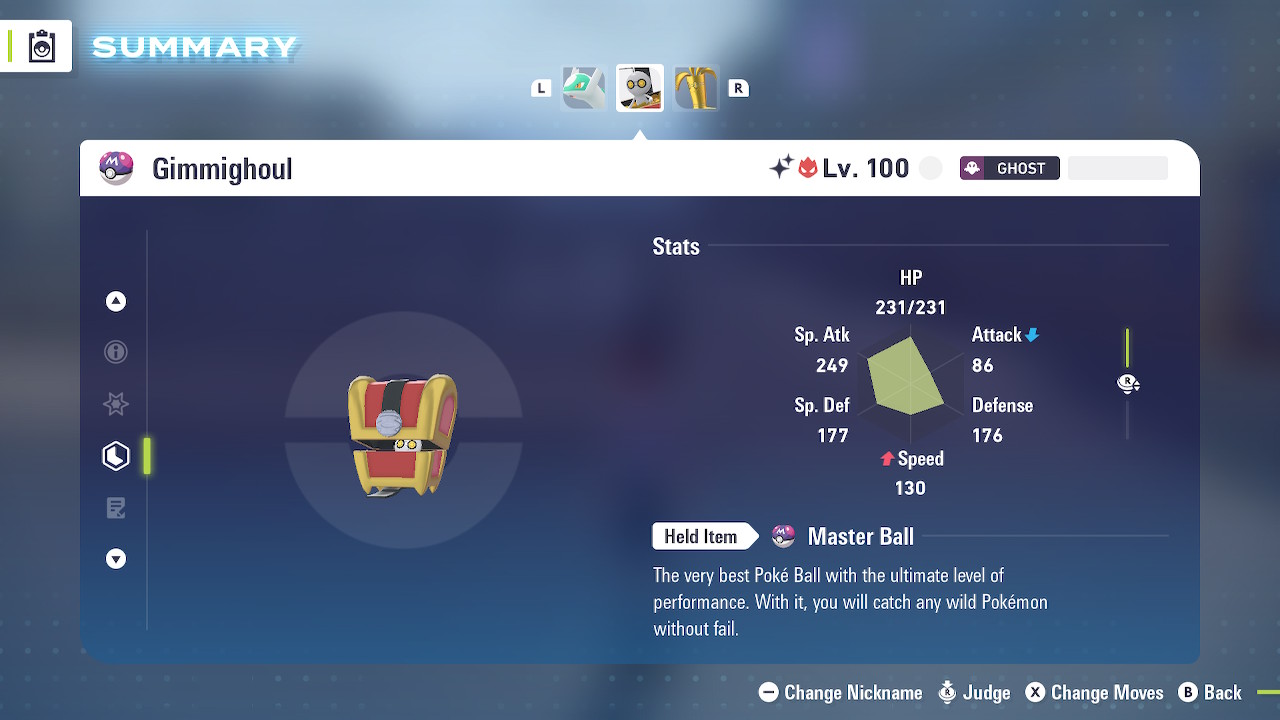The image size is (1280, 720).
Task: Select the star ribbon icon in the sidebar
Action: coord(115,404)
